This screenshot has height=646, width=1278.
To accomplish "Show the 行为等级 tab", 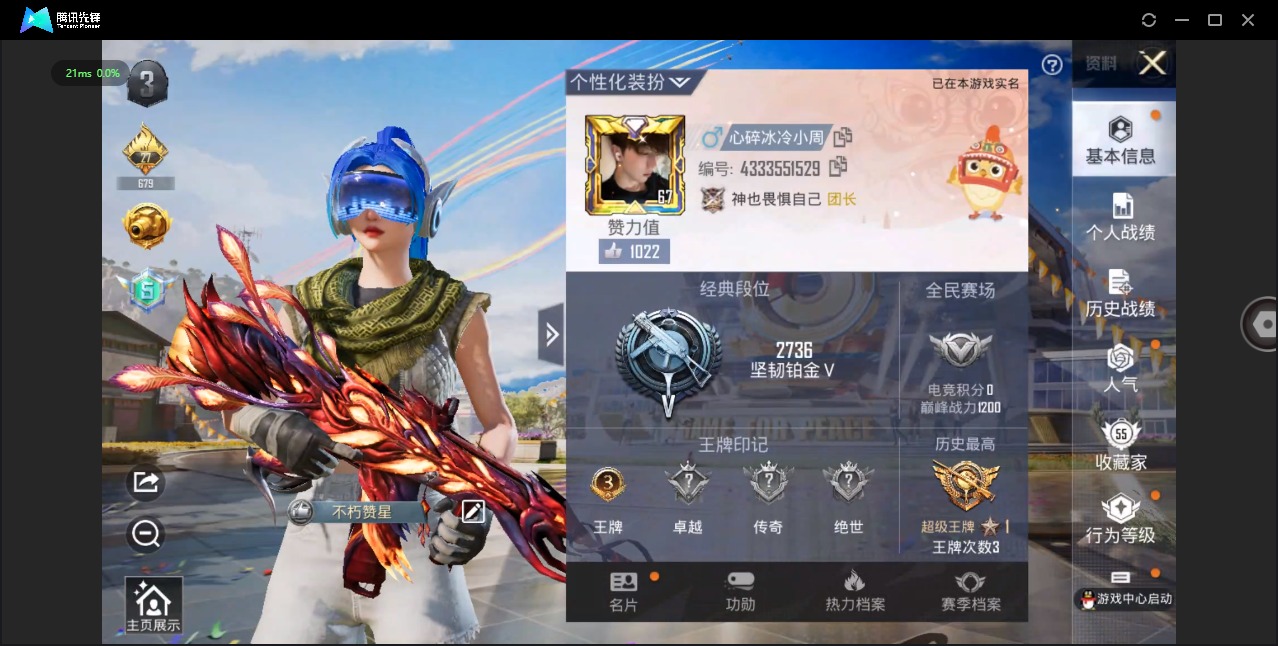I will pyautogui.click(x=1120, y=520).
